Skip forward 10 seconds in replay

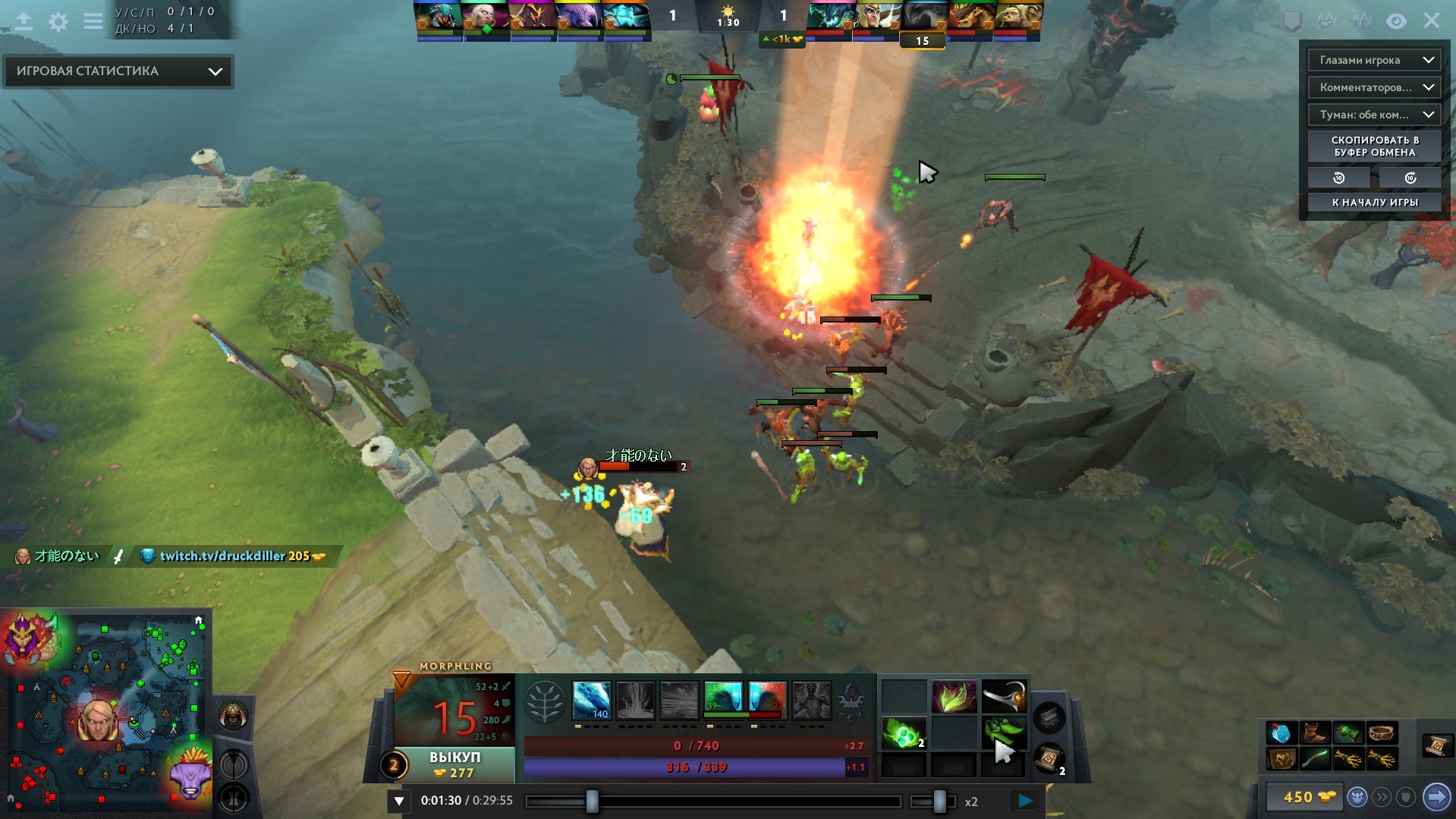pyautogui.click(x=1410, y=178)
